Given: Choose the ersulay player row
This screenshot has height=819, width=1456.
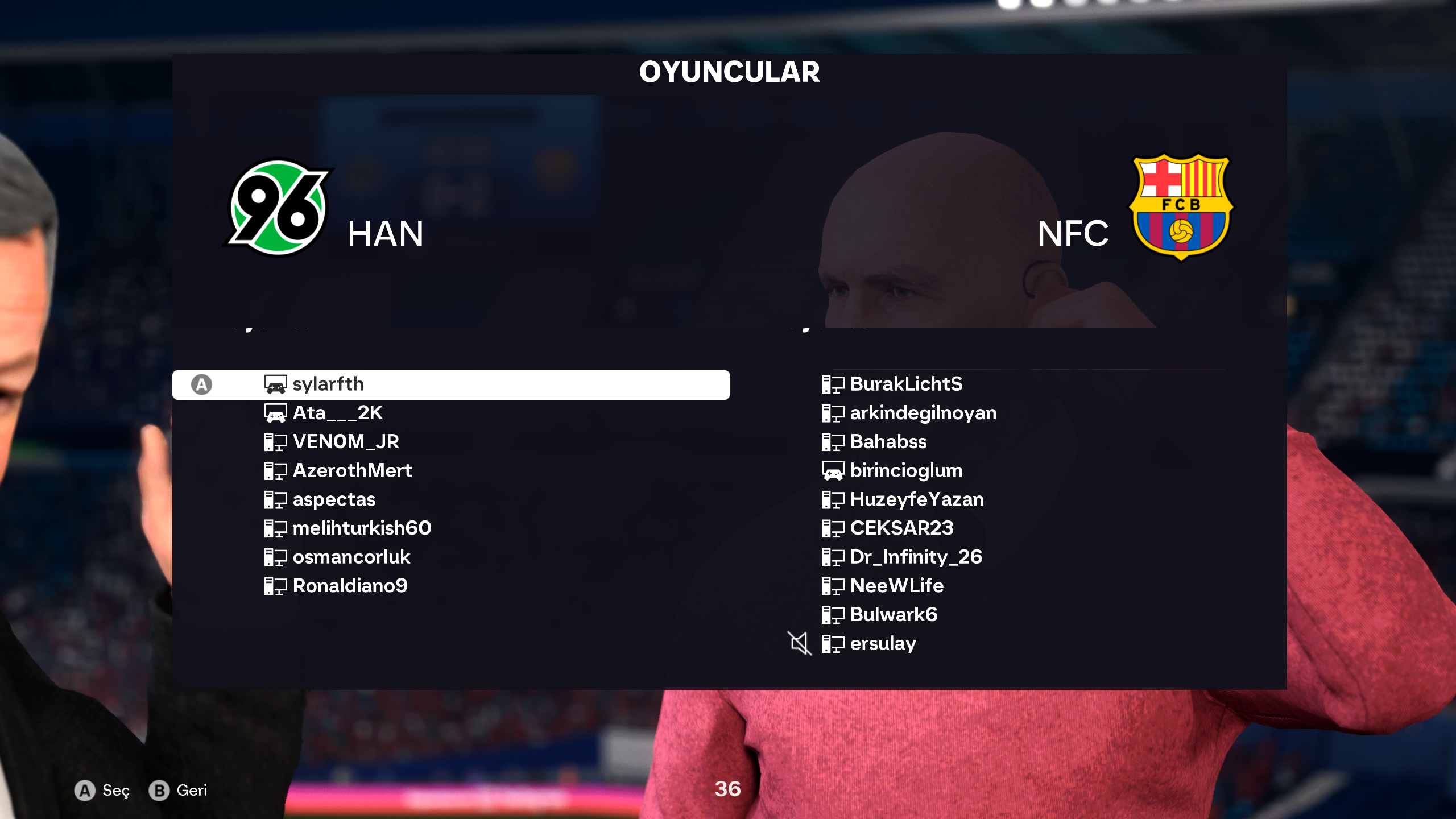Looking at the screenshot, I should [x=883, y=644].
